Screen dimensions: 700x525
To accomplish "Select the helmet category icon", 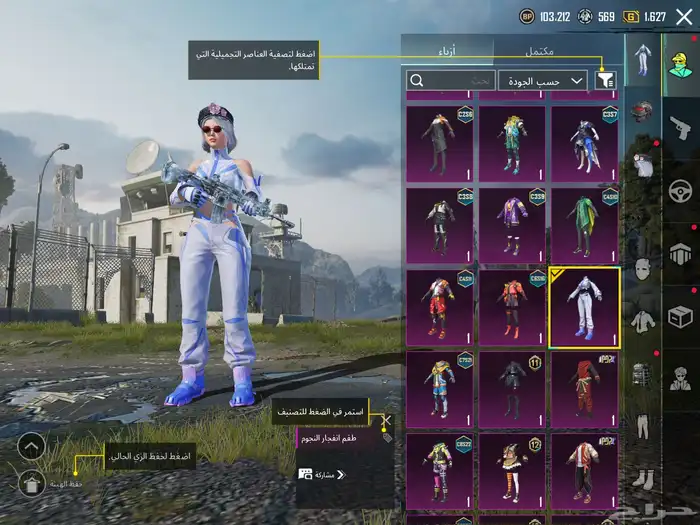I will pyautogui.click(x=643, y=110).
